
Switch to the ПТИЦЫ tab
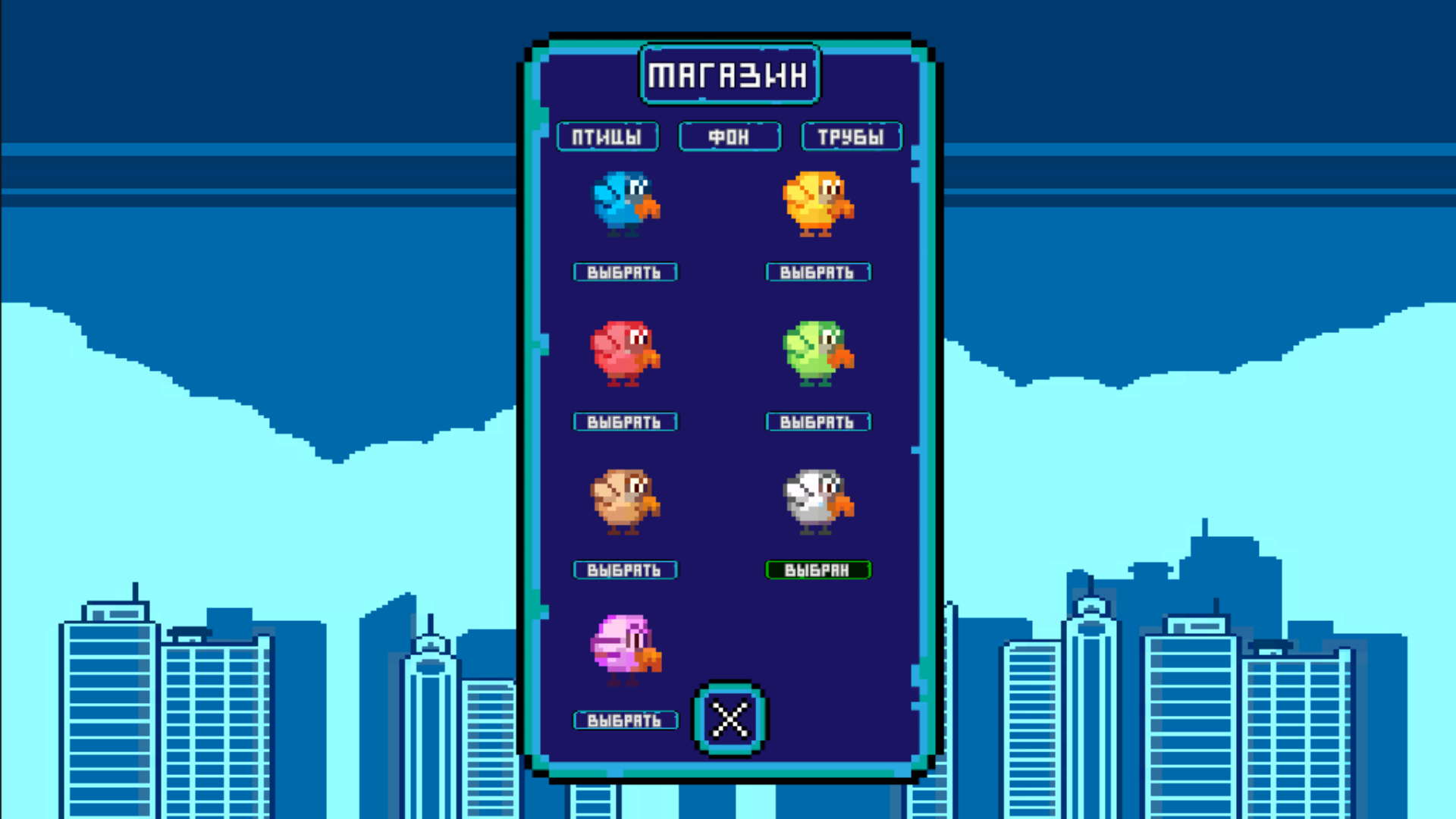(x=607, y=136)
